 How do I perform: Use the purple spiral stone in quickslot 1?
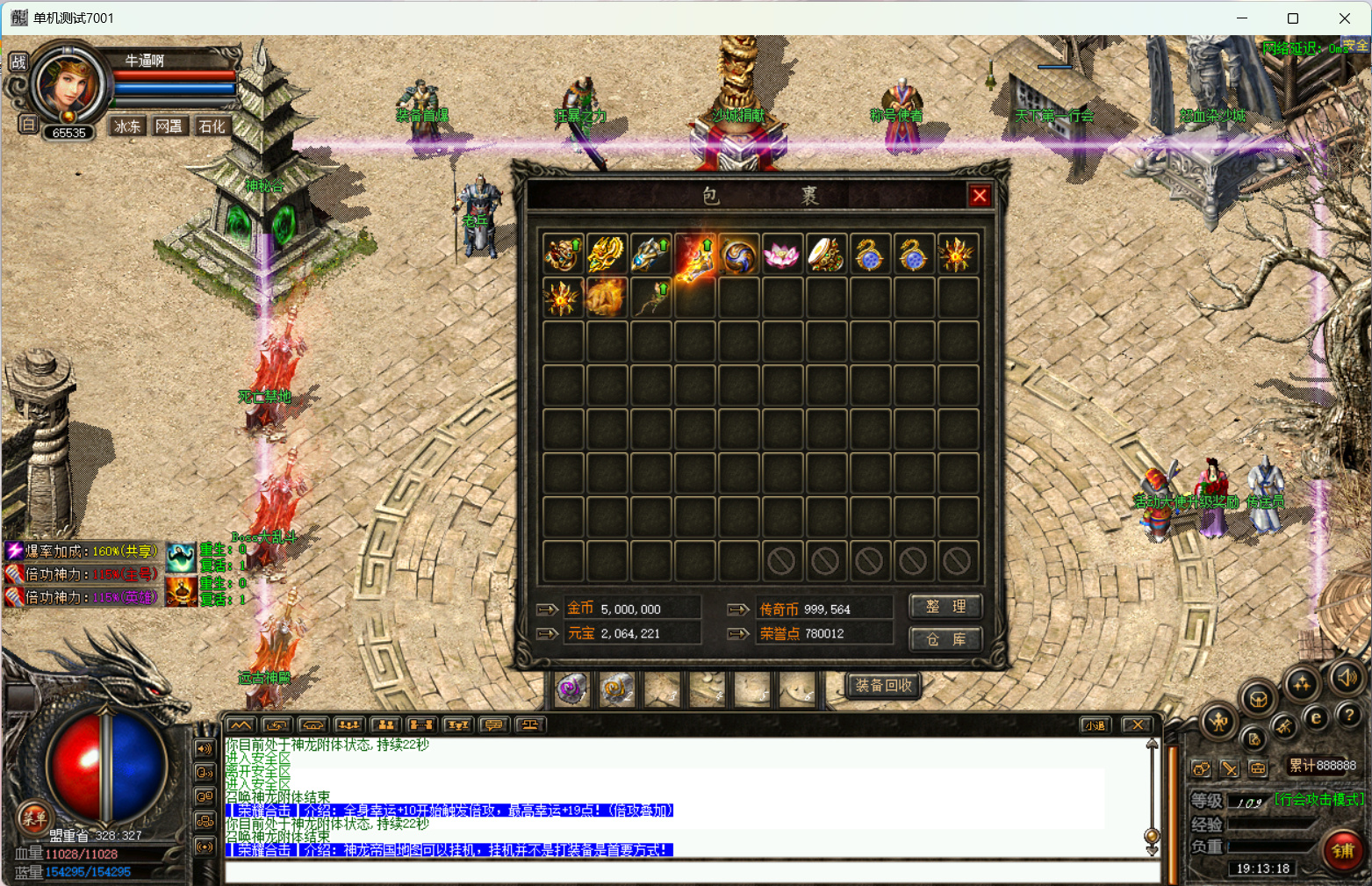point(572,689)
